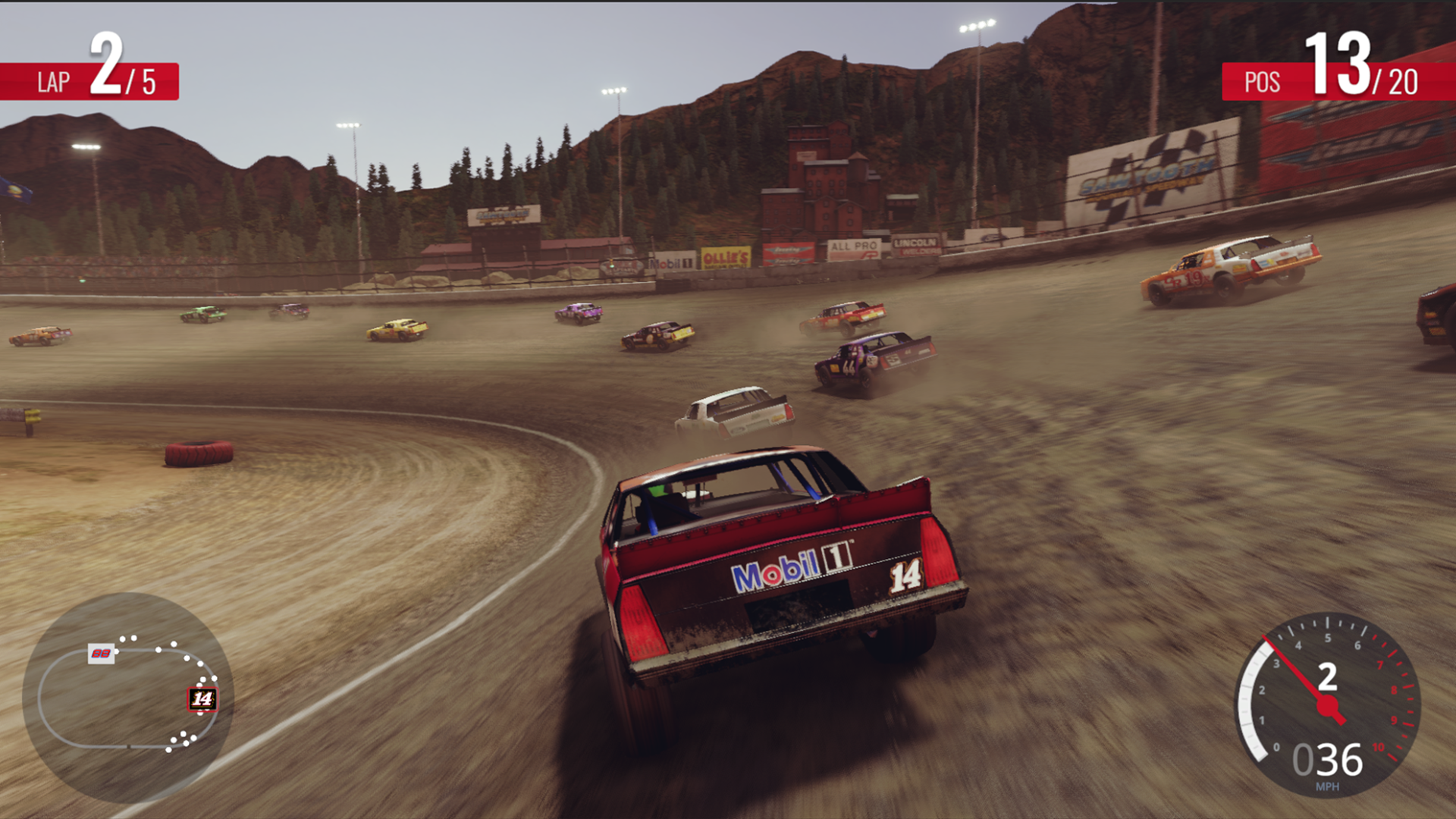Viewport: 1456px width, 819px height.
Task: Select the number 88 car marker on minimap
Action: 101,653
